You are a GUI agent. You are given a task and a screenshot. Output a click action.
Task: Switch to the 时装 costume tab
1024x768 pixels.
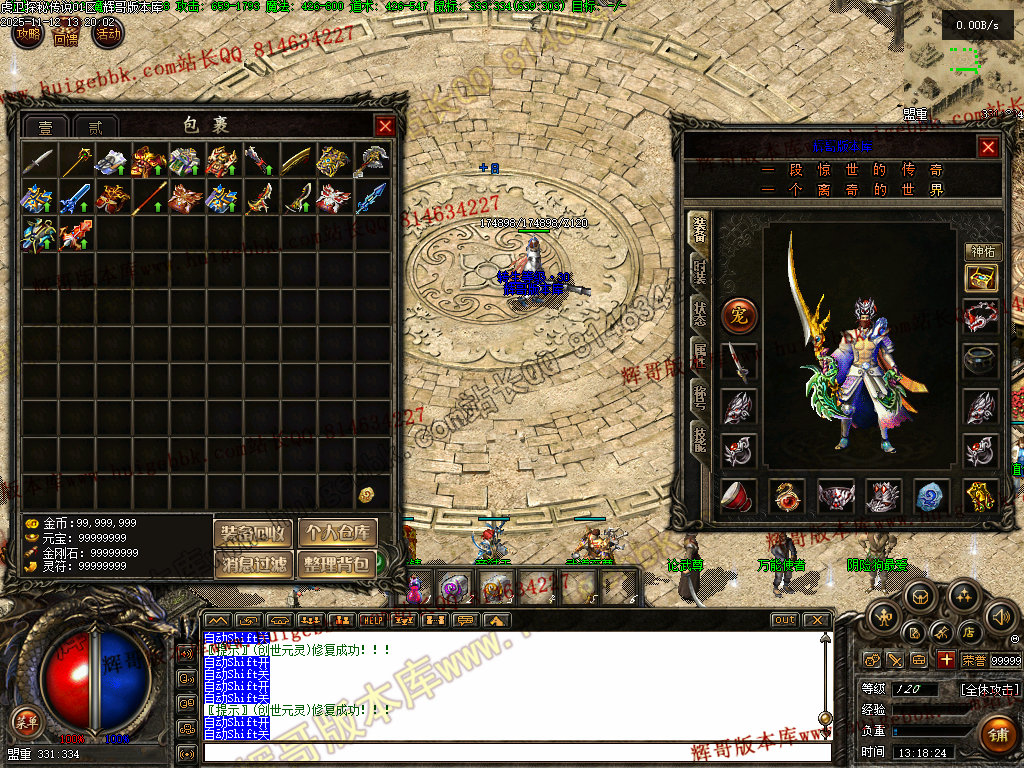click(700, 271)
